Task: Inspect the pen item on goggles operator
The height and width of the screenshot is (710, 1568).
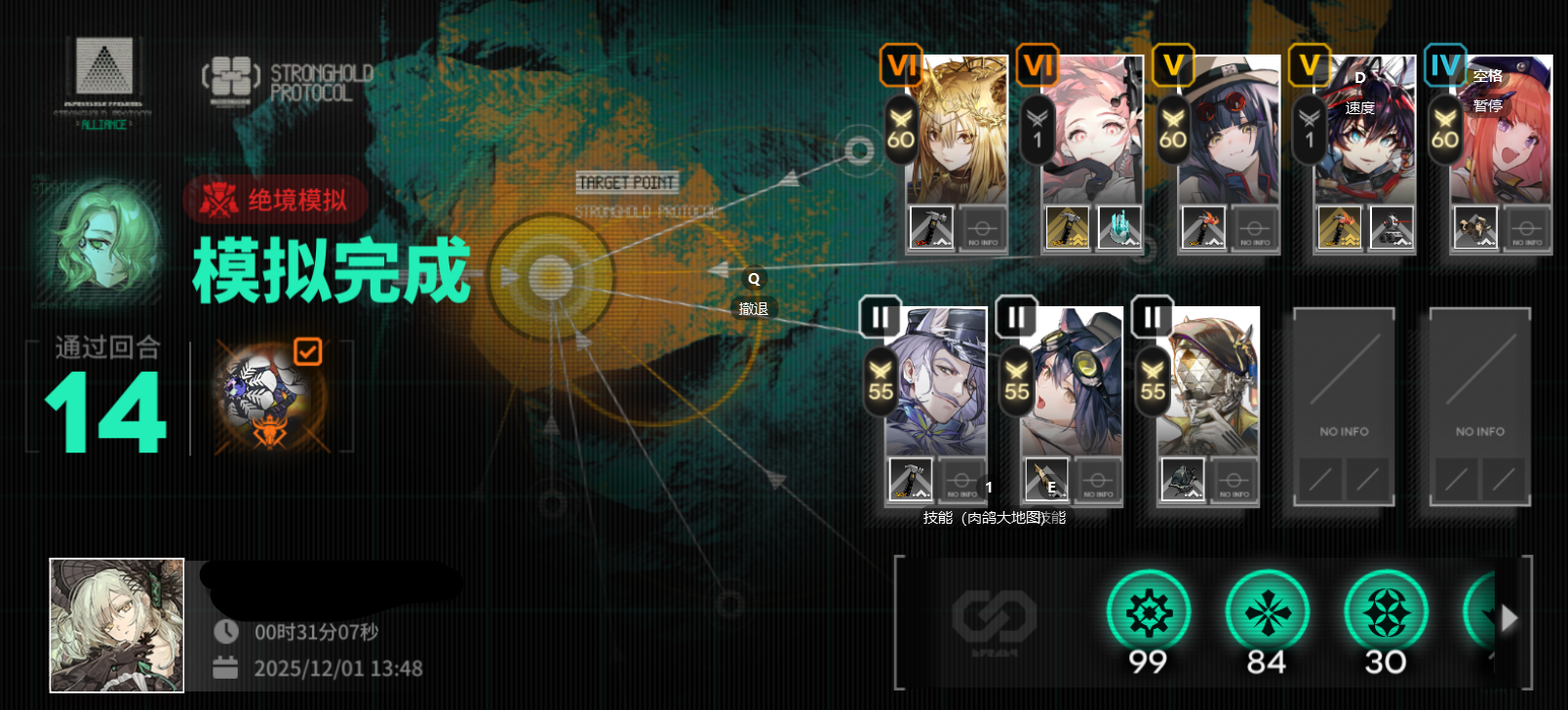Action: click(1046, 480)
